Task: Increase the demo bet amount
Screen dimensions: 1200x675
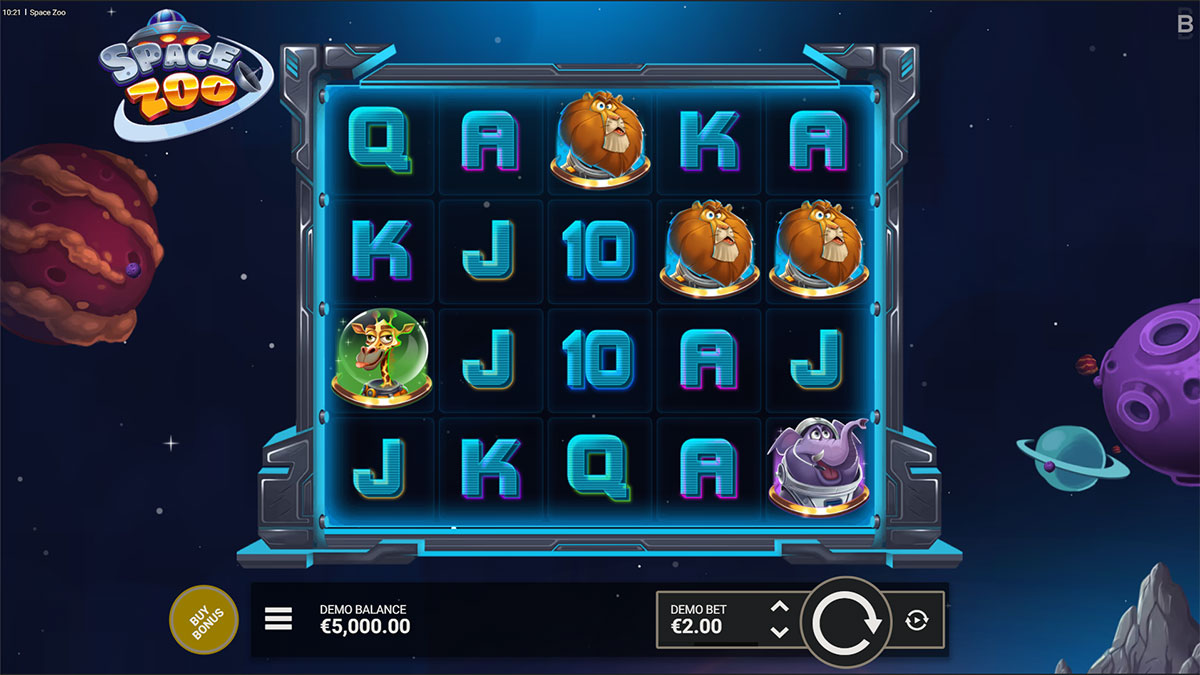Action: coord(781,608)
